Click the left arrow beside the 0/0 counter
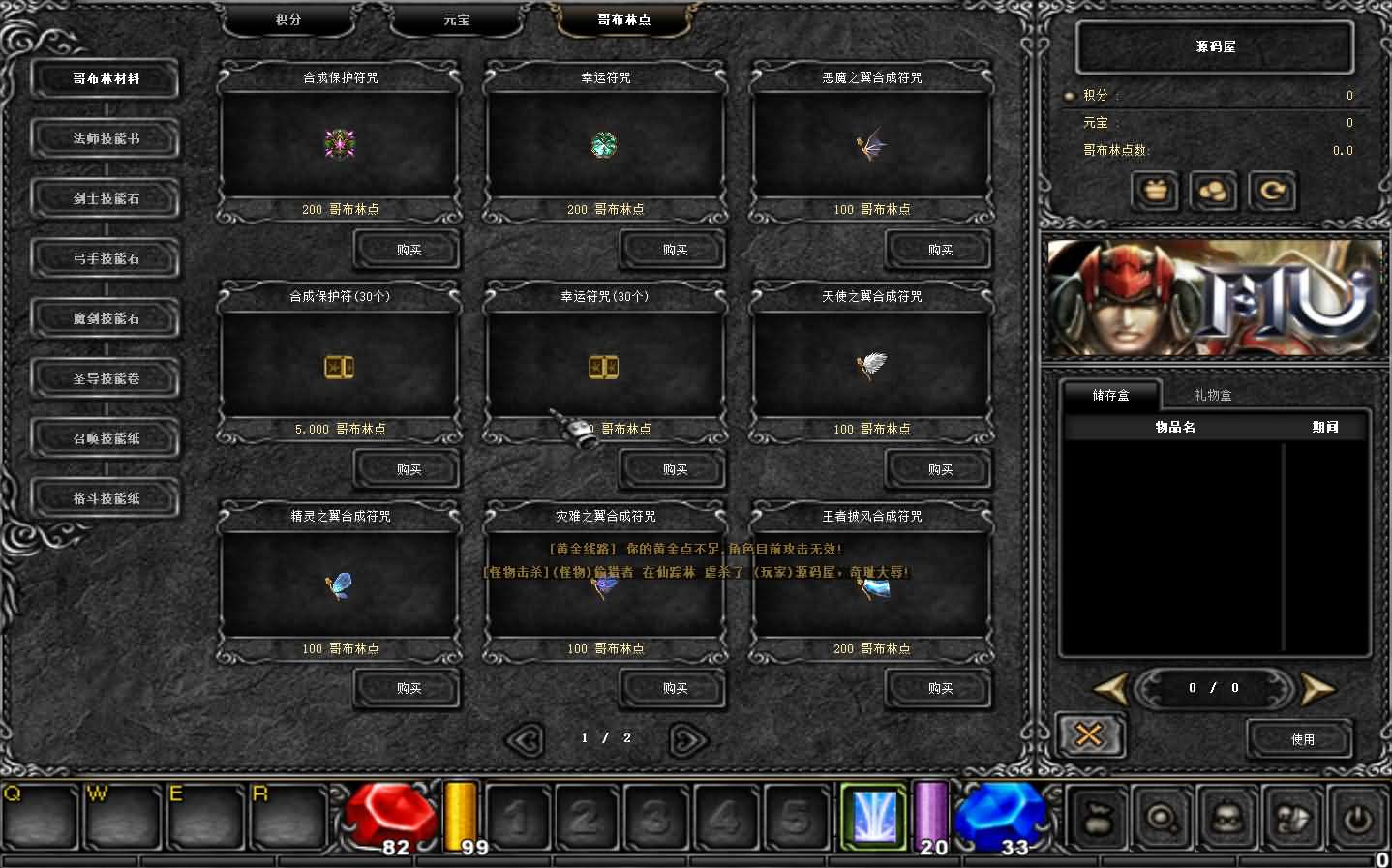1392x868 pixels. click(x=1109, y=688)
